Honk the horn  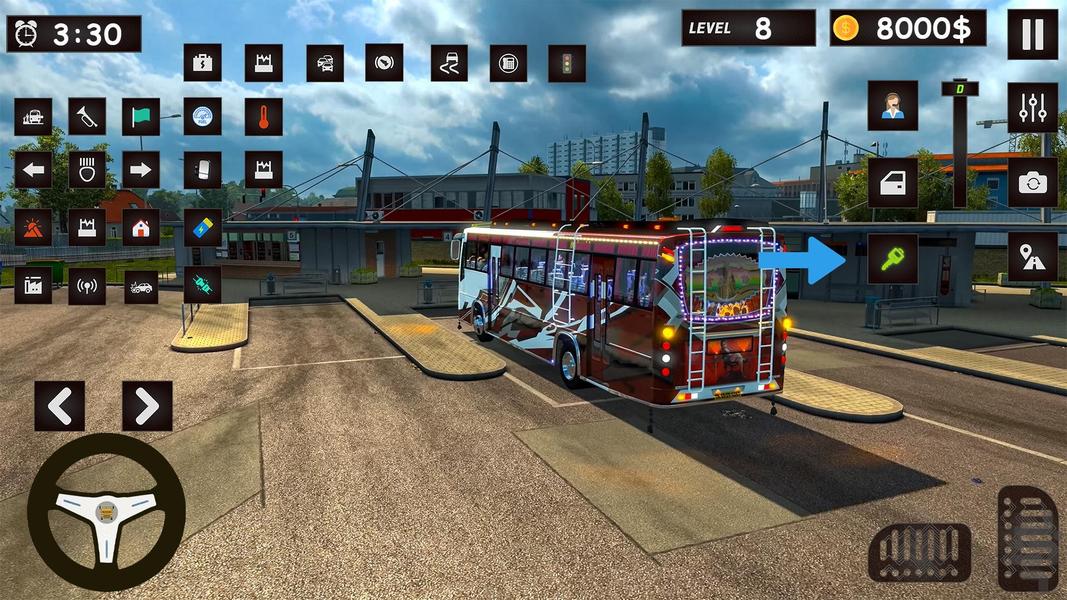point(87,117)
